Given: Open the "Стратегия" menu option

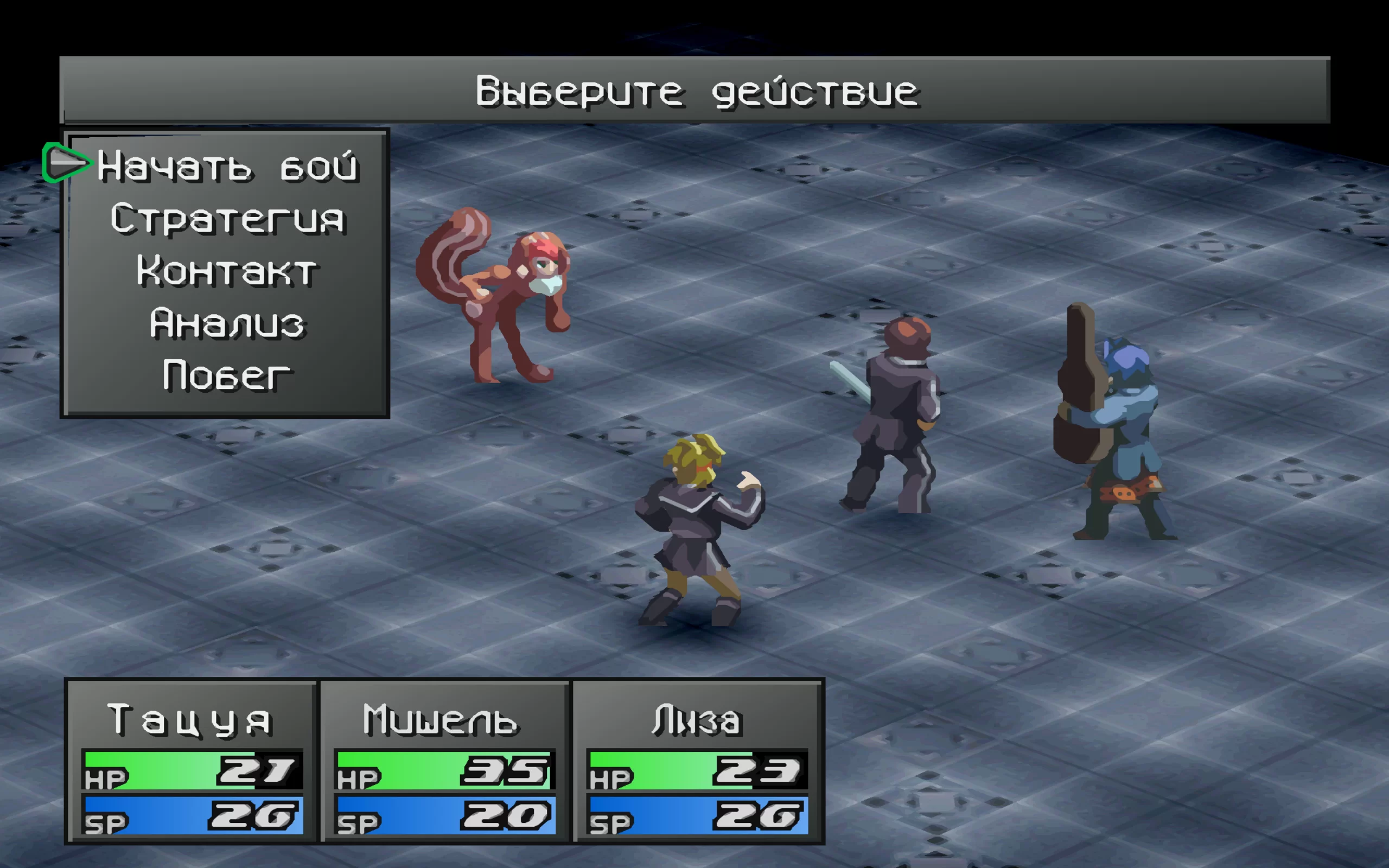Looking at the screenshot, I should [x=227, y=219].
